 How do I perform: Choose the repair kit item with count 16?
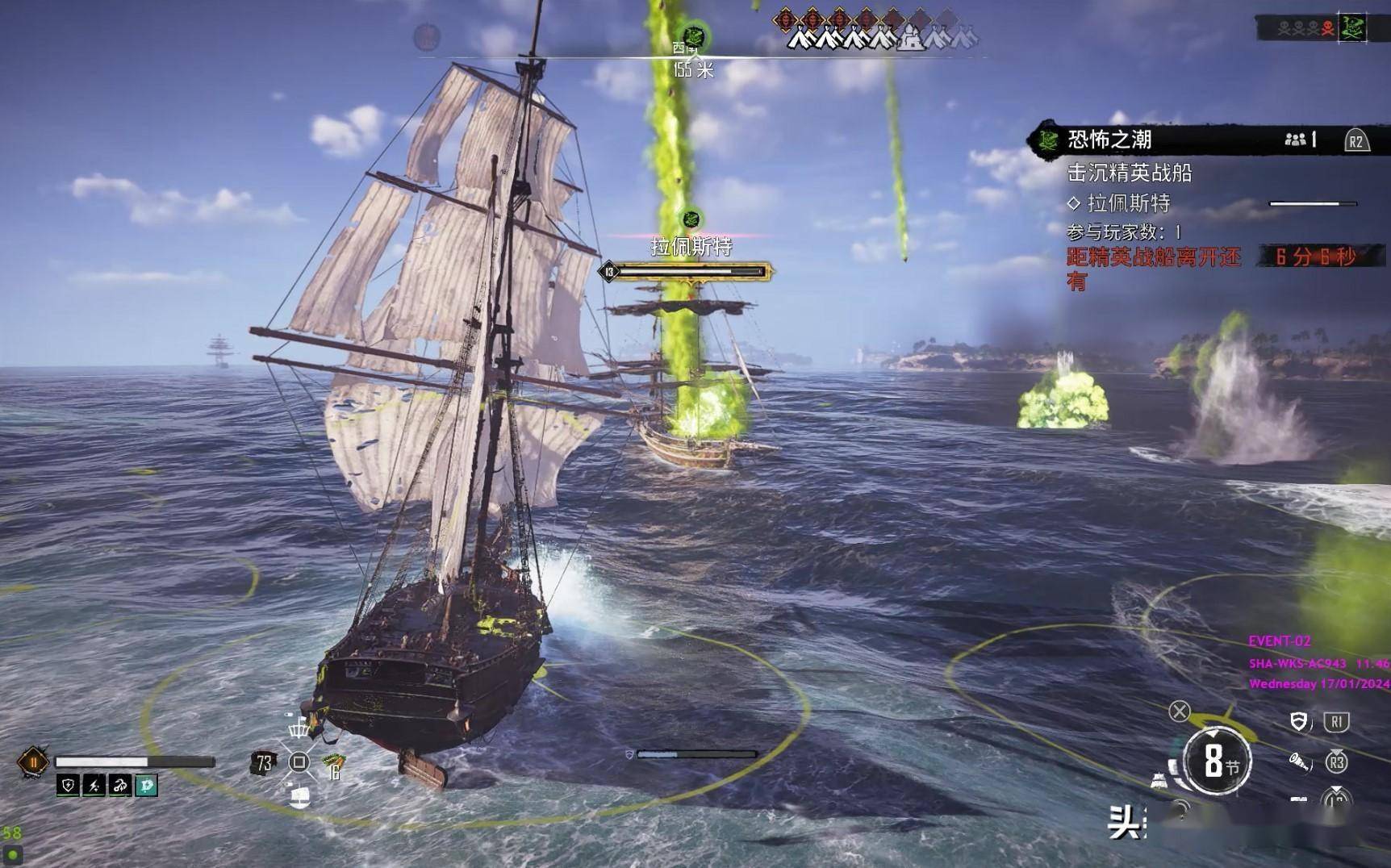(x=333, y=765)
